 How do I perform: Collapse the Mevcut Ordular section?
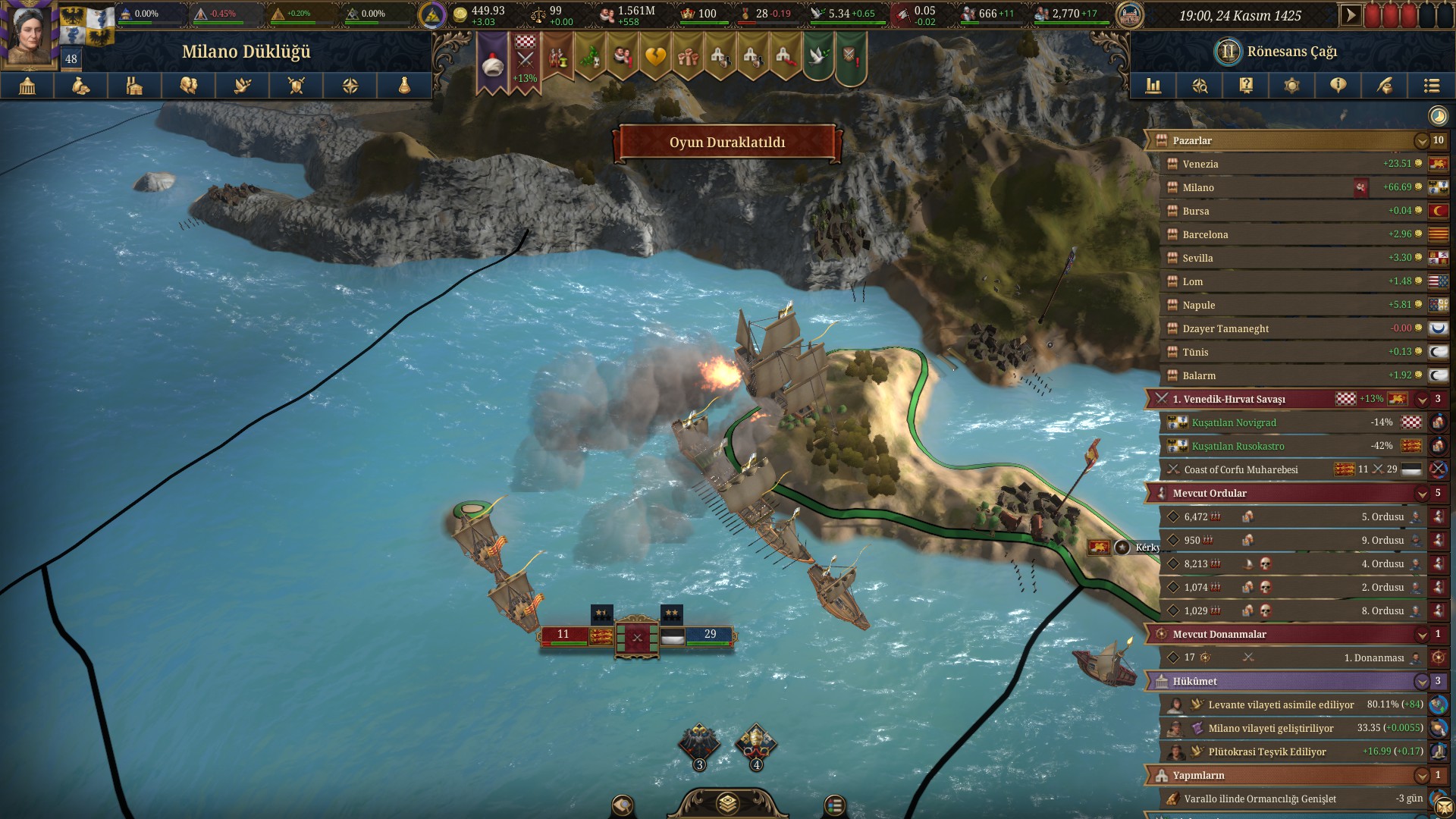click(x=1422, y=494)
